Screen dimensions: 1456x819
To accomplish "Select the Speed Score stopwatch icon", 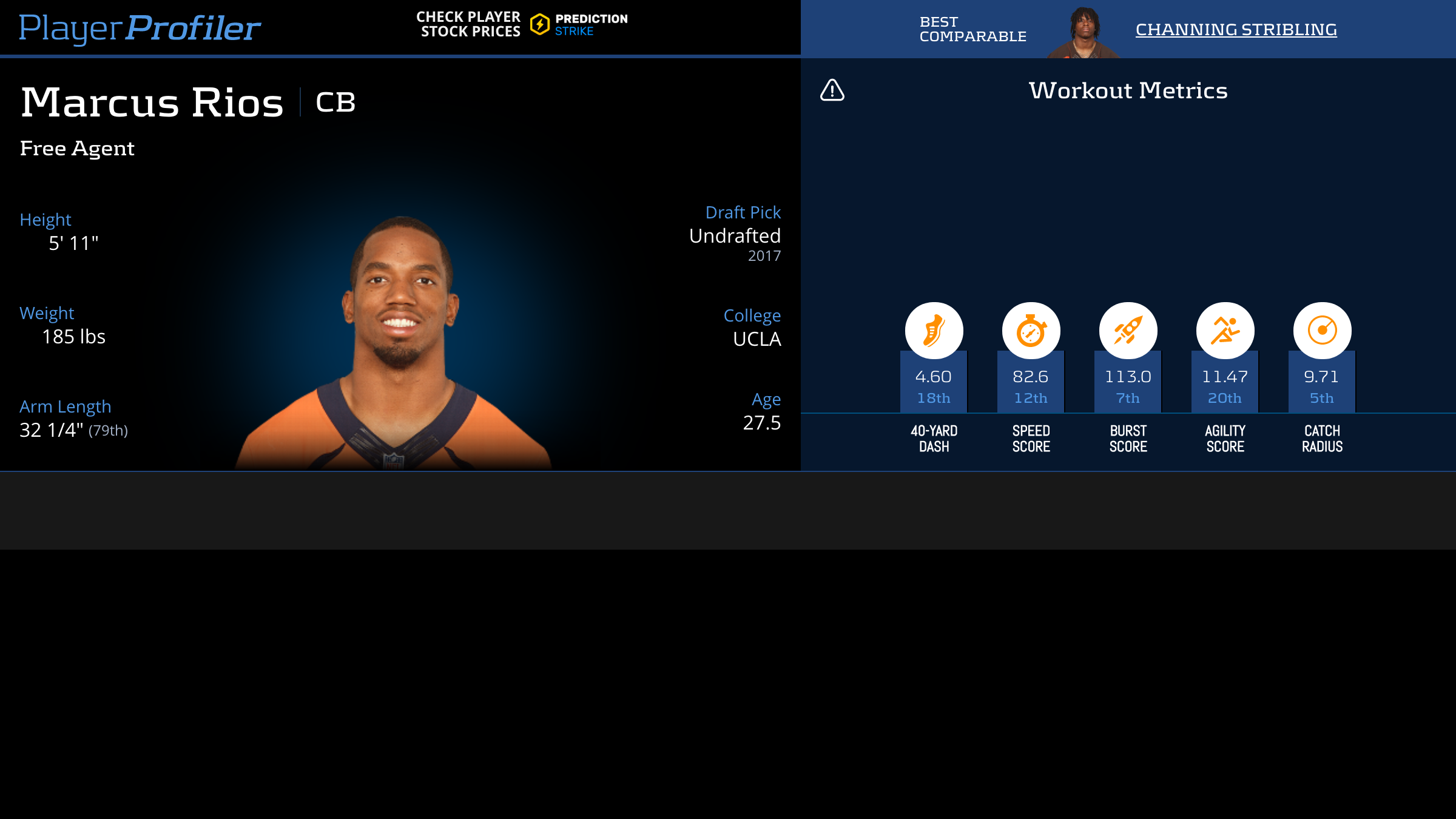I will (x=1031, y=331).
